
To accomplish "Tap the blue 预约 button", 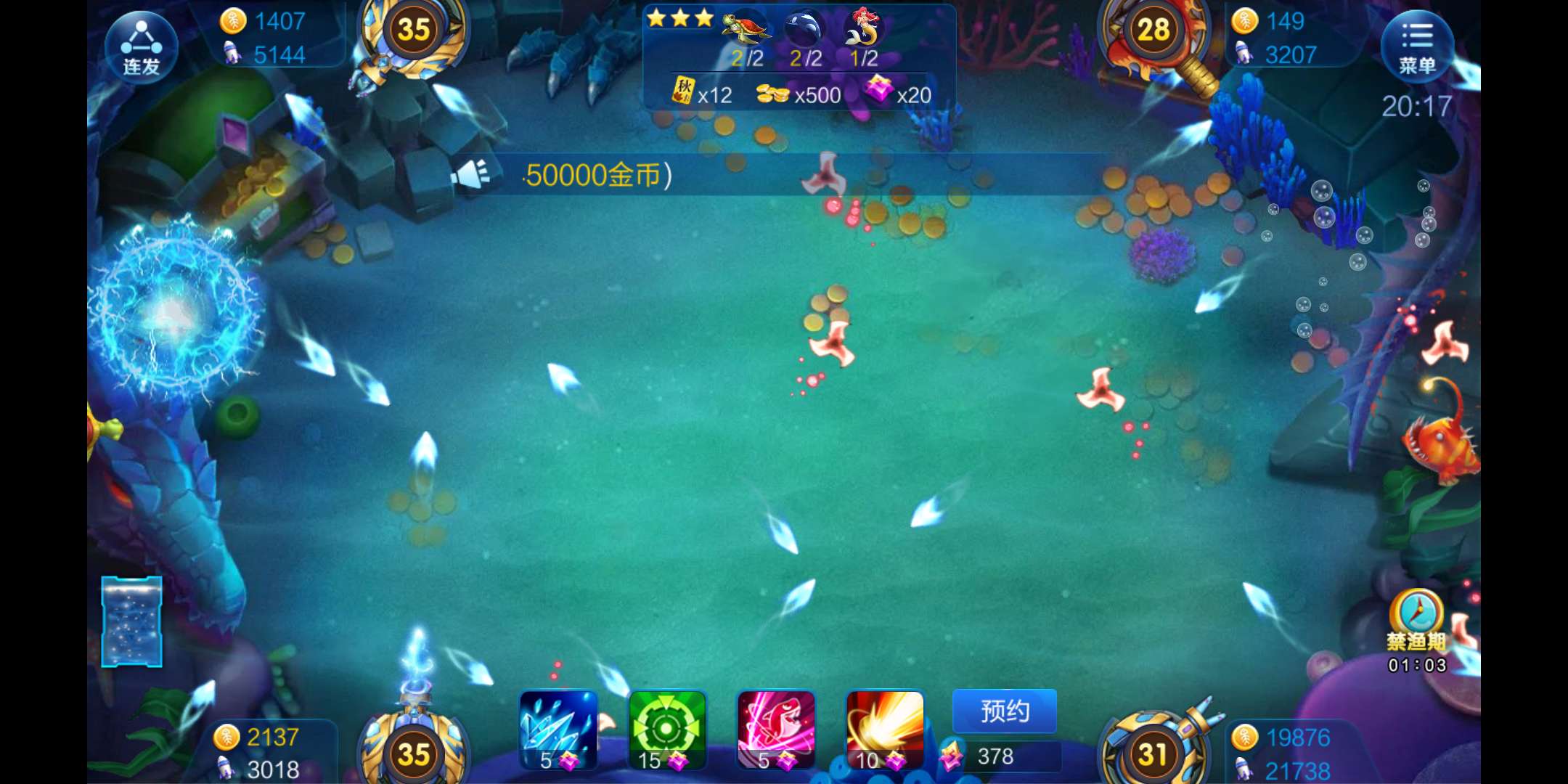I will [1004, 711].
